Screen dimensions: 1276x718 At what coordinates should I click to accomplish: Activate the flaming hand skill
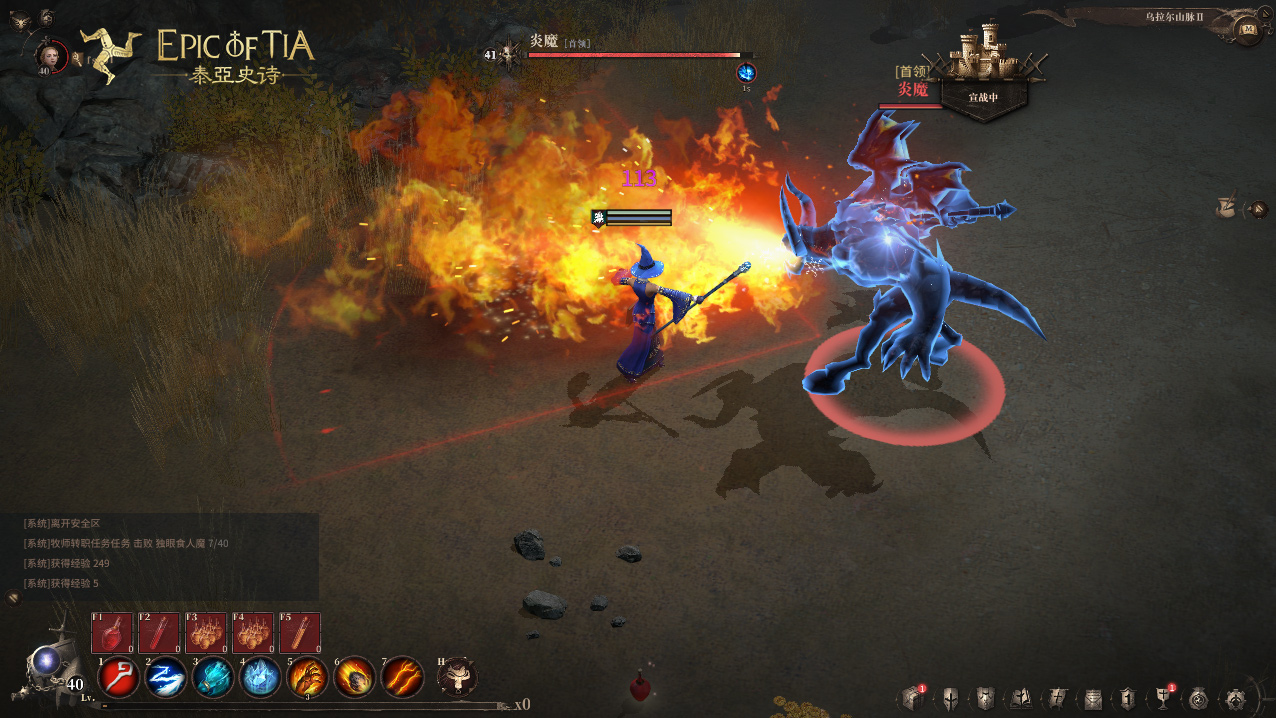point(308,678)
